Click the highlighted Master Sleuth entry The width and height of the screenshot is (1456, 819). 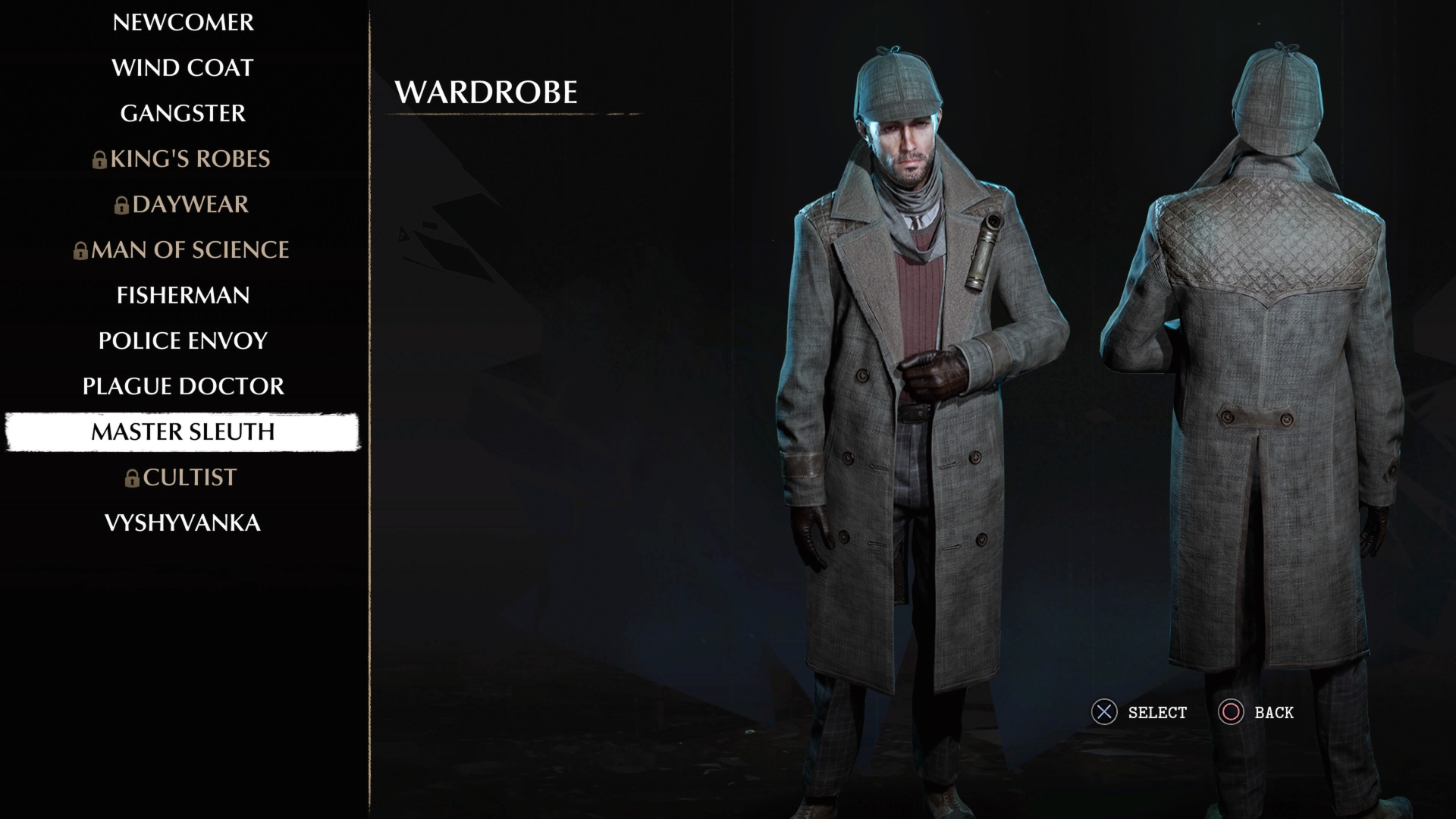pos(183,432)
